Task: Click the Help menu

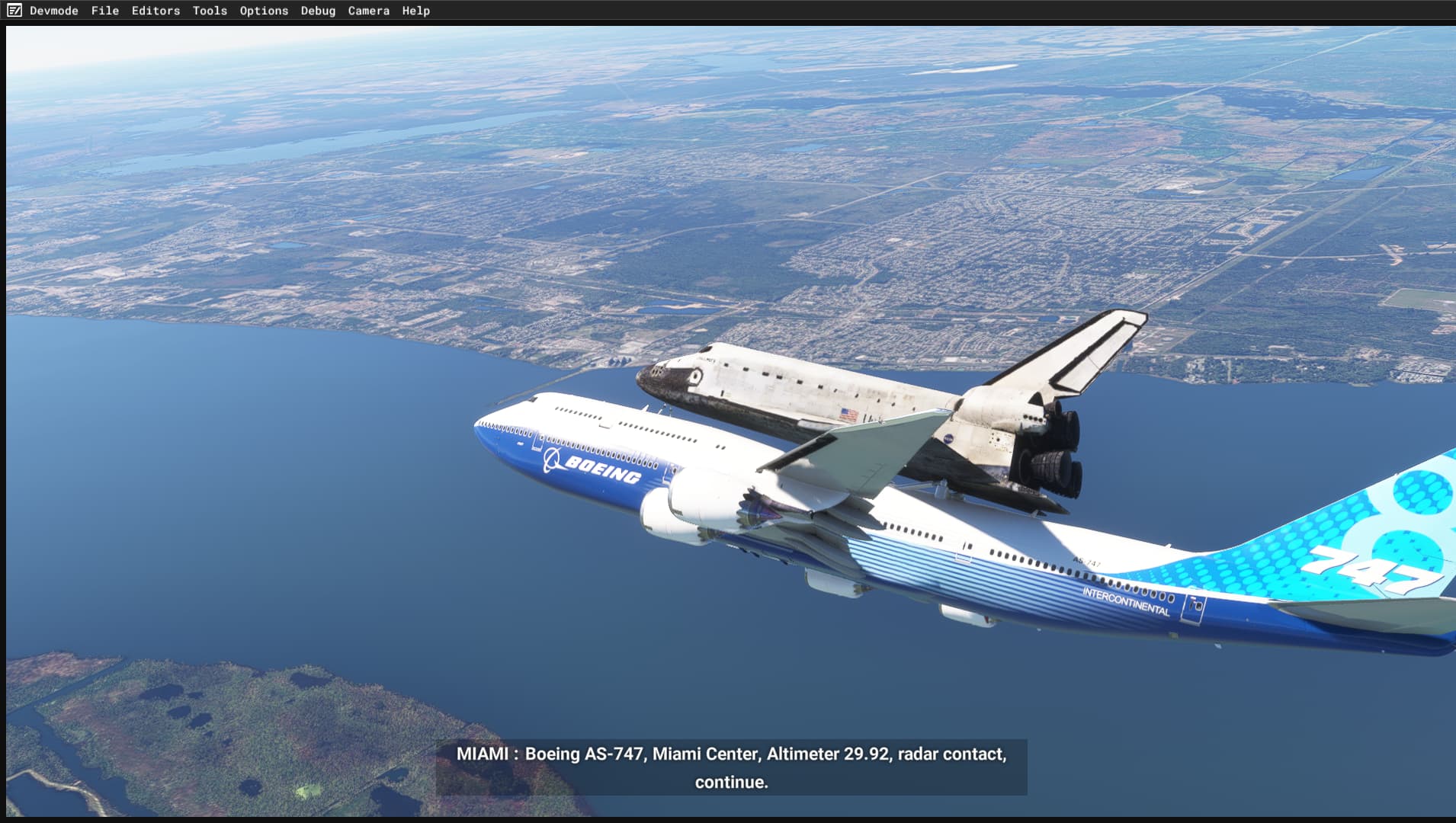Action: (416, 11)
